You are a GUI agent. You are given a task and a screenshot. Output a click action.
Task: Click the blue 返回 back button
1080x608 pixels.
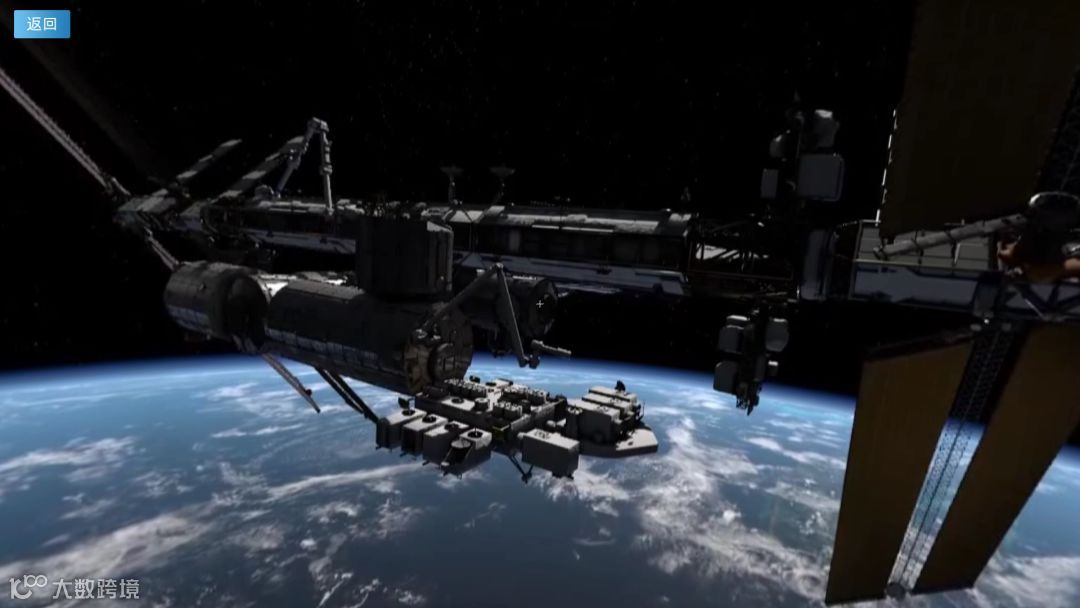point(42,24)
